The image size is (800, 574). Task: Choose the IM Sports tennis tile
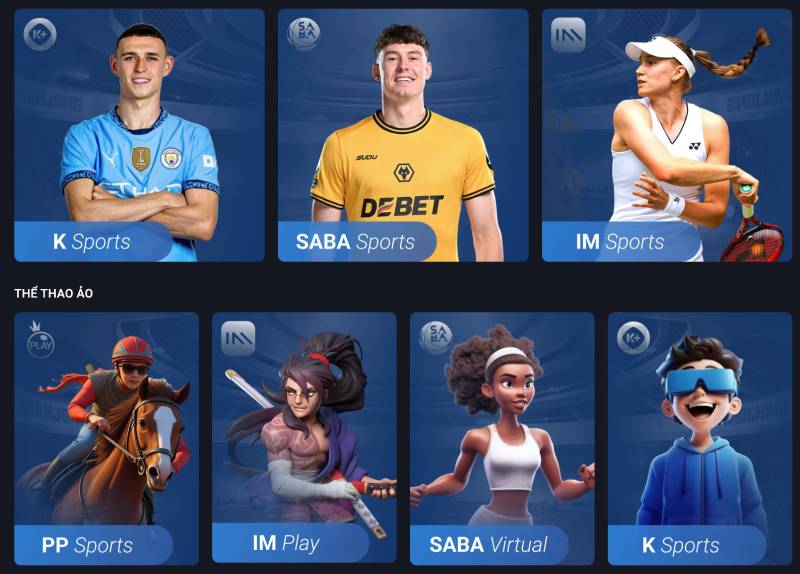(667, 136)
